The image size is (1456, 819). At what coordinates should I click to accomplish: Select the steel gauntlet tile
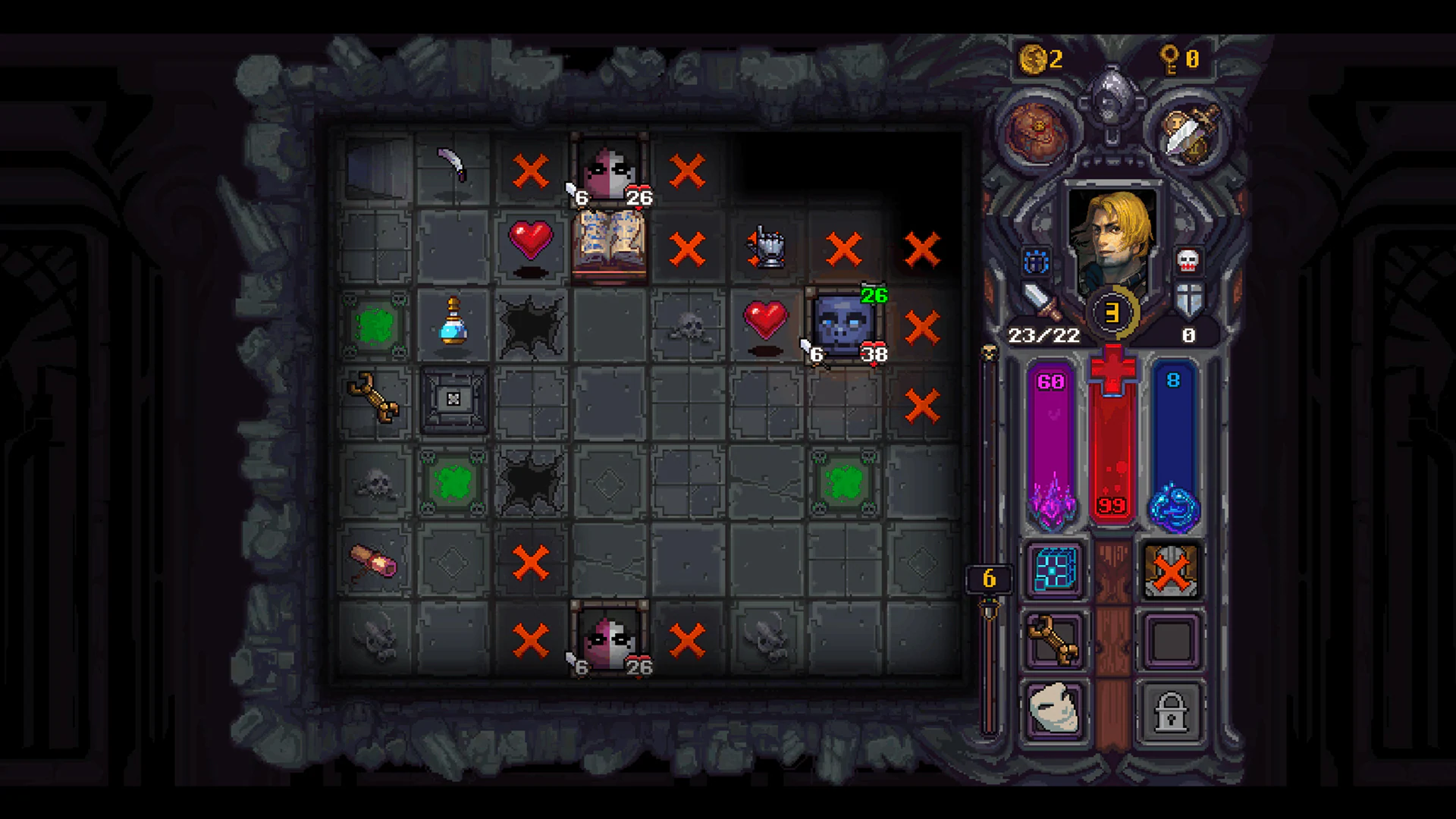pos(767,247)
